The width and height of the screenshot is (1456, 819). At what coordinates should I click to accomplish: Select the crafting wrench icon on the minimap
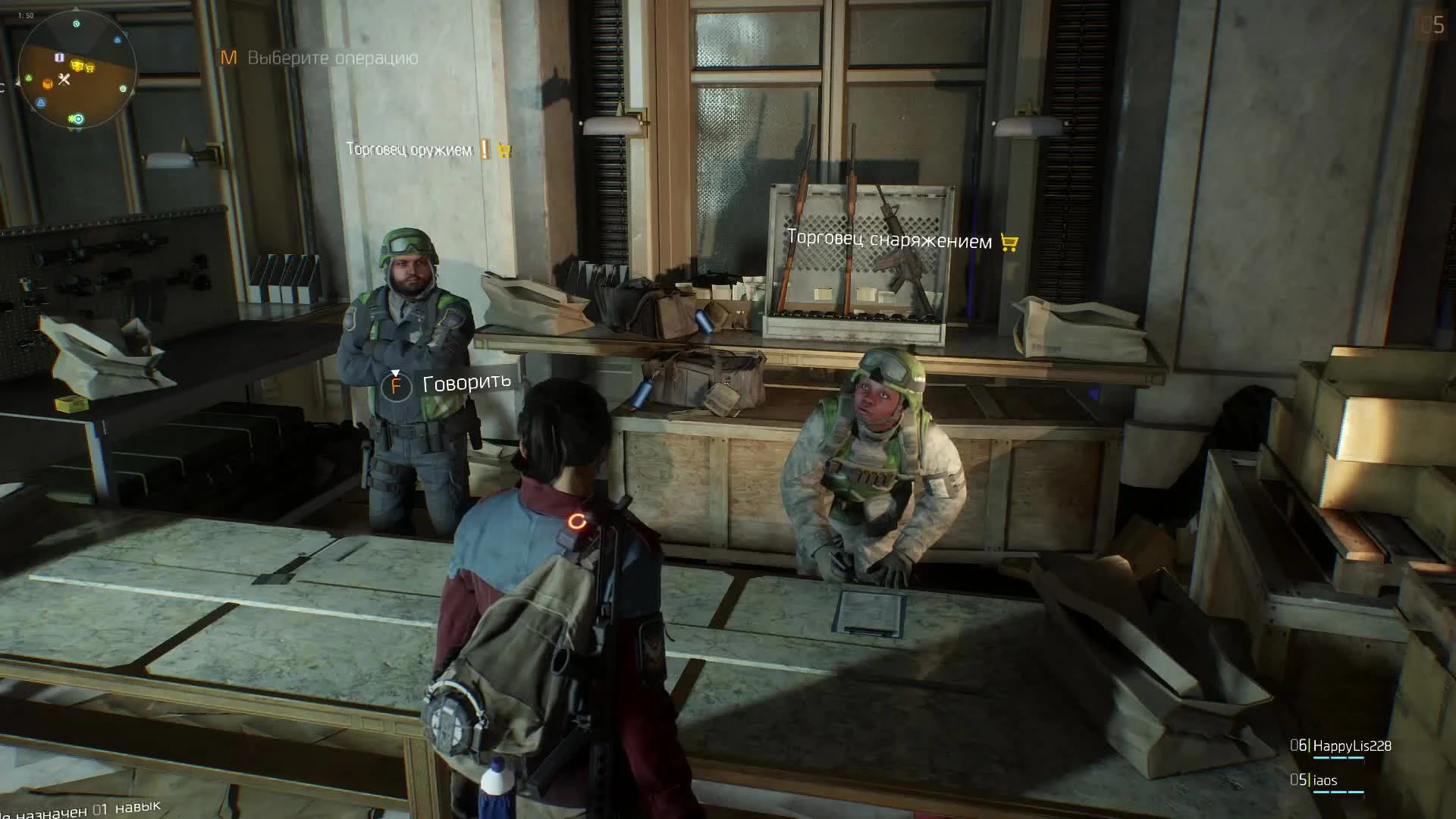[x=64, y=79]
